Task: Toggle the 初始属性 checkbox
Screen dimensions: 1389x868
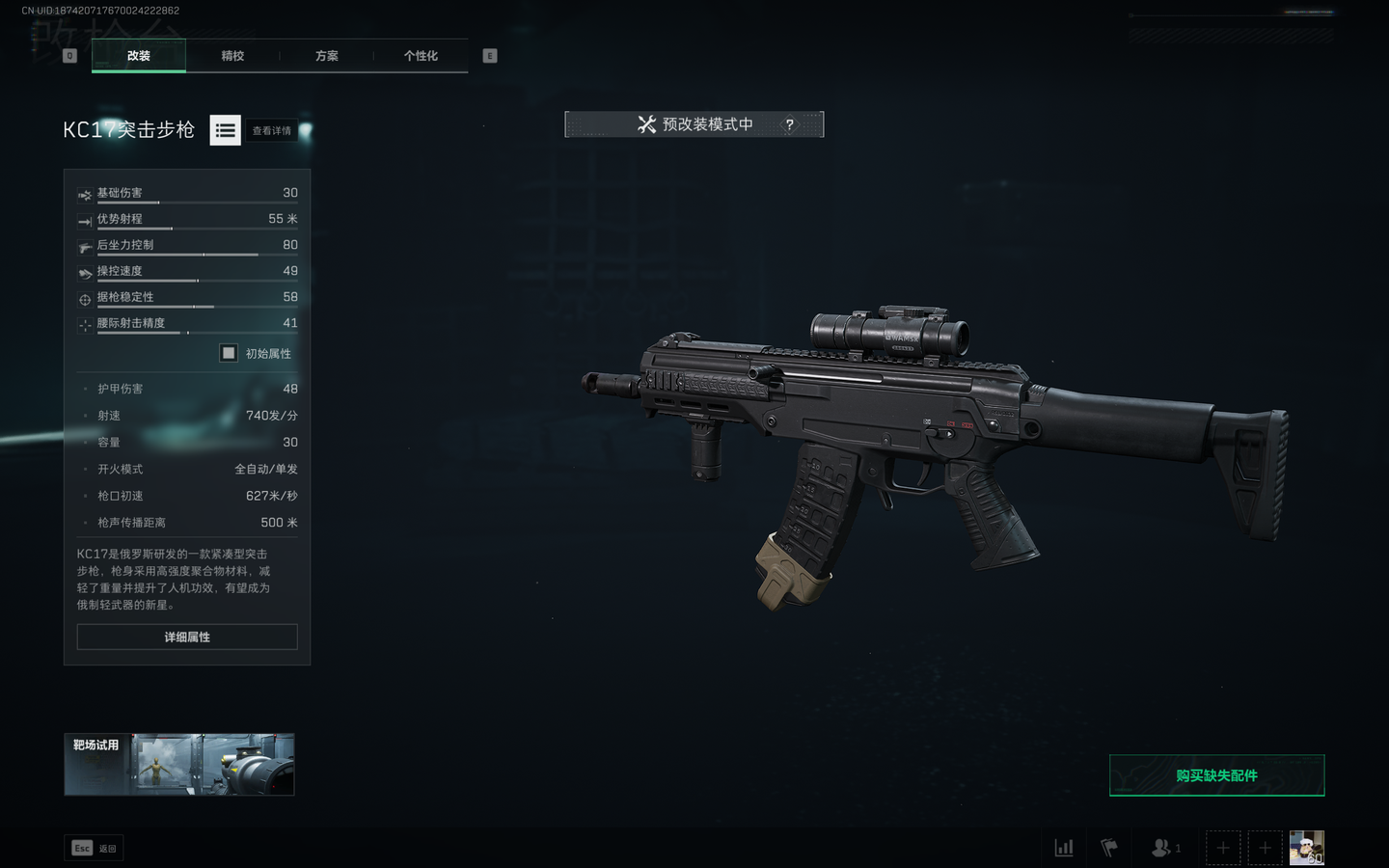Action: 229,353
